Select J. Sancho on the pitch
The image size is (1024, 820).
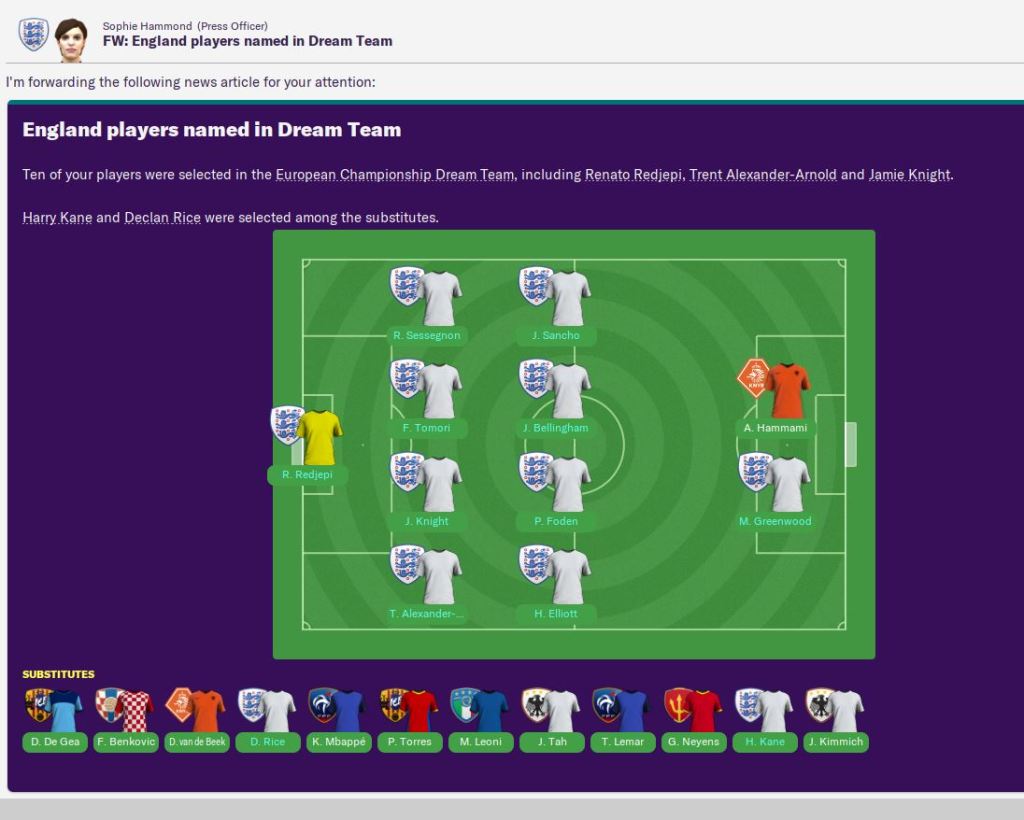click(x=556, y=335)
